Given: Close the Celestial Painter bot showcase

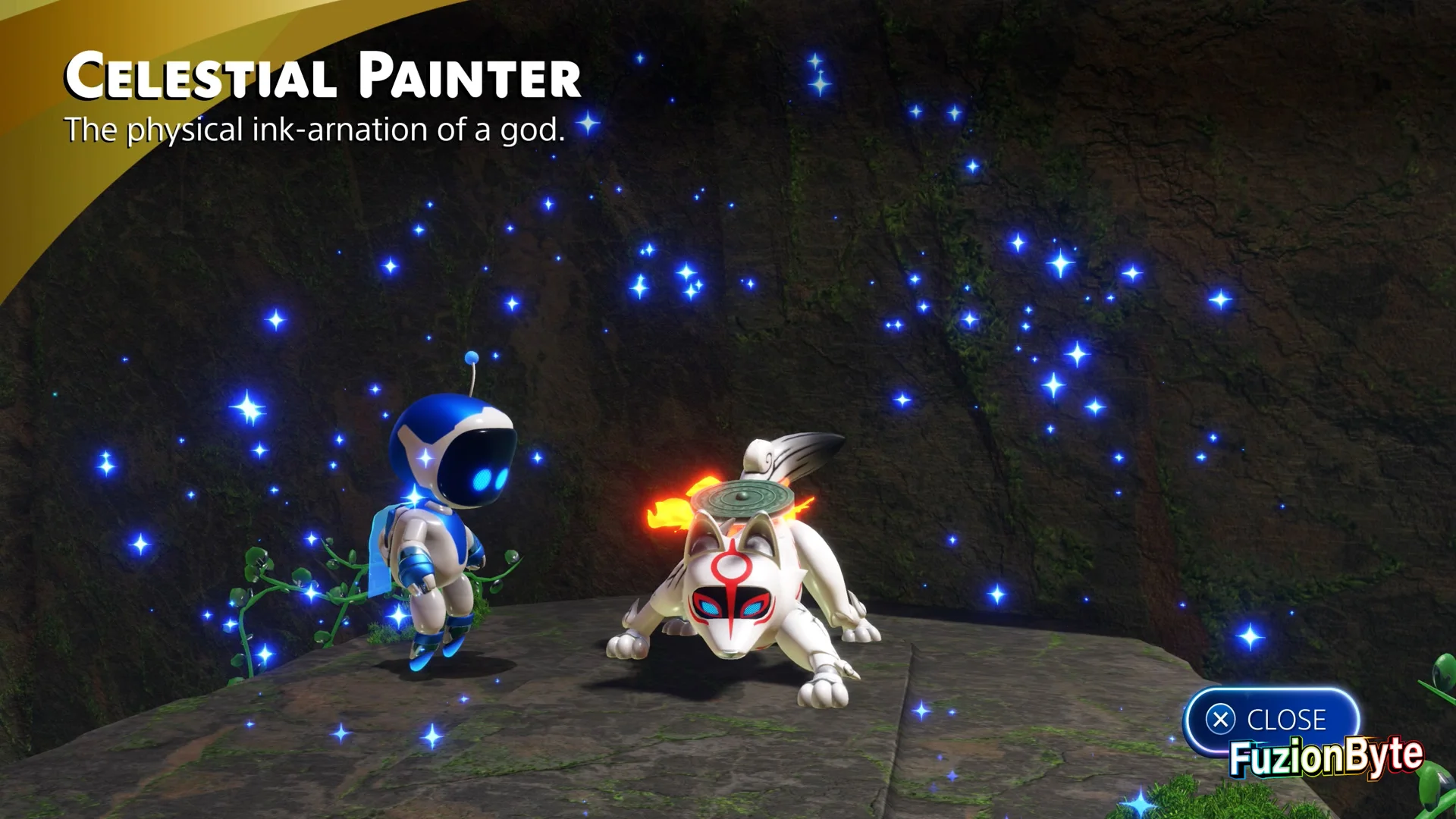Looking at the screenshot, I should click(x=1269, y=719).
